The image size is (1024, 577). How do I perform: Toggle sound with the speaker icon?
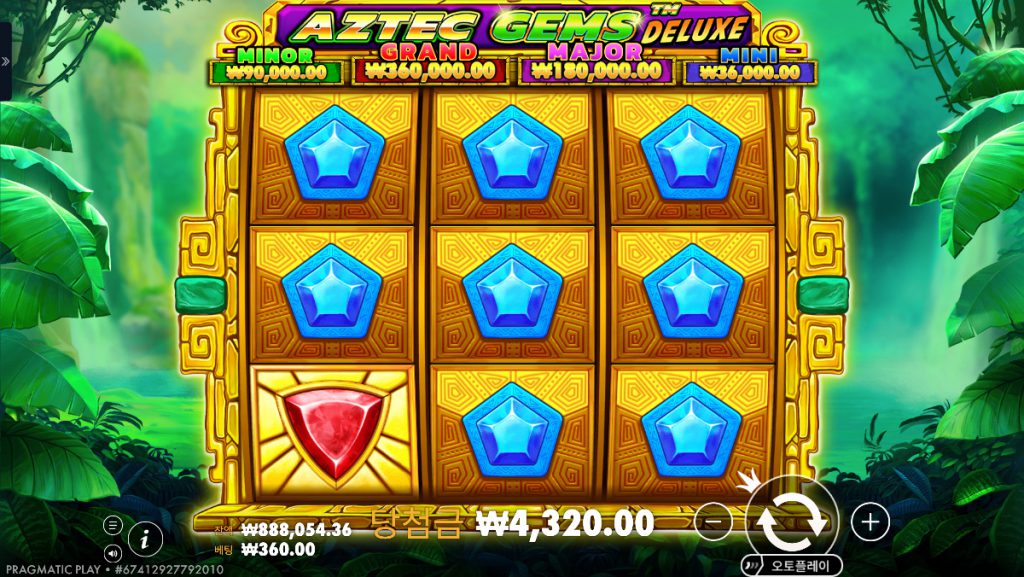[x=113, y=551]
